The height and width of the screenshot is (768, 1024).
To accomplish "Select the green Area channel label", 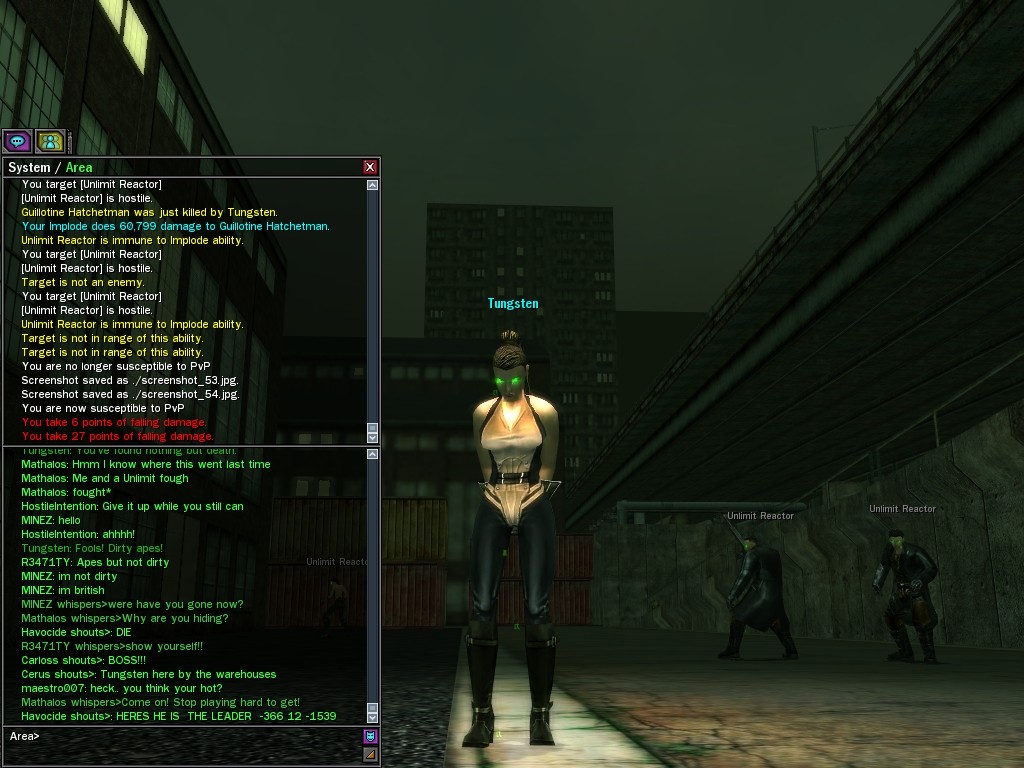I will tap(79, 167).
